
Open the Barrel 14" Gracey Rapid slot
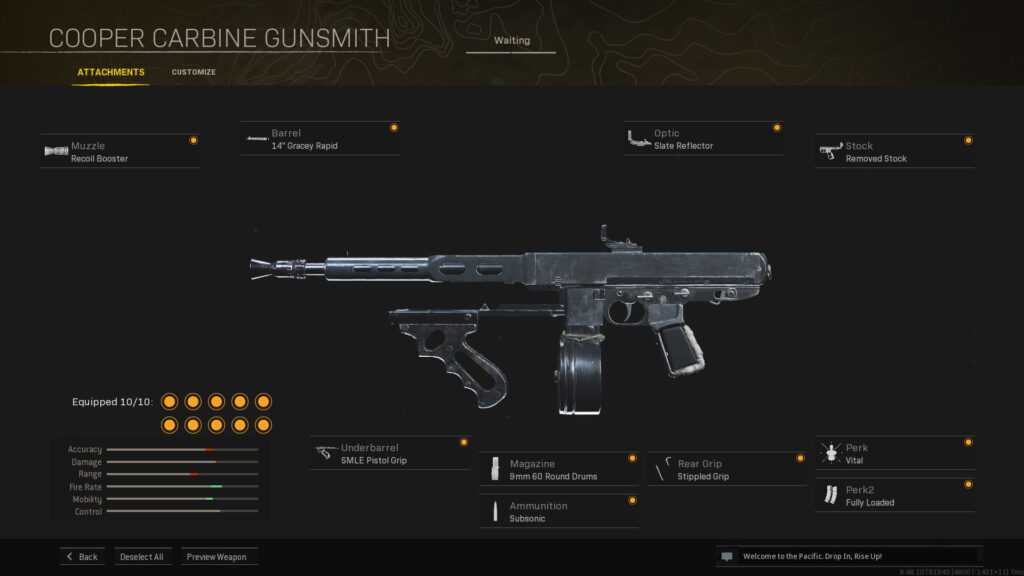(x=320, y=139)
